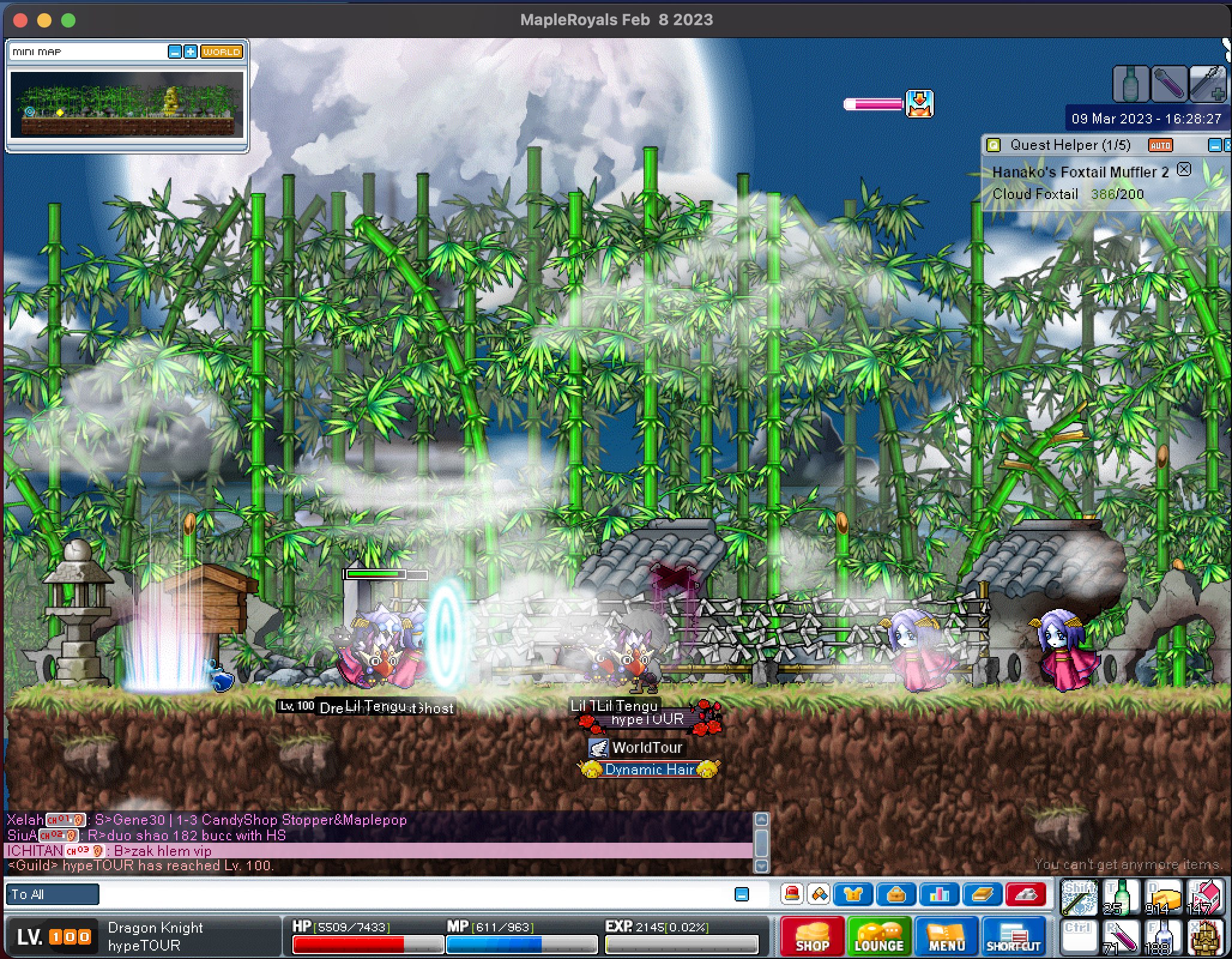
Task: Open the Cash SHOP button
Action: [x=812, y=936]
